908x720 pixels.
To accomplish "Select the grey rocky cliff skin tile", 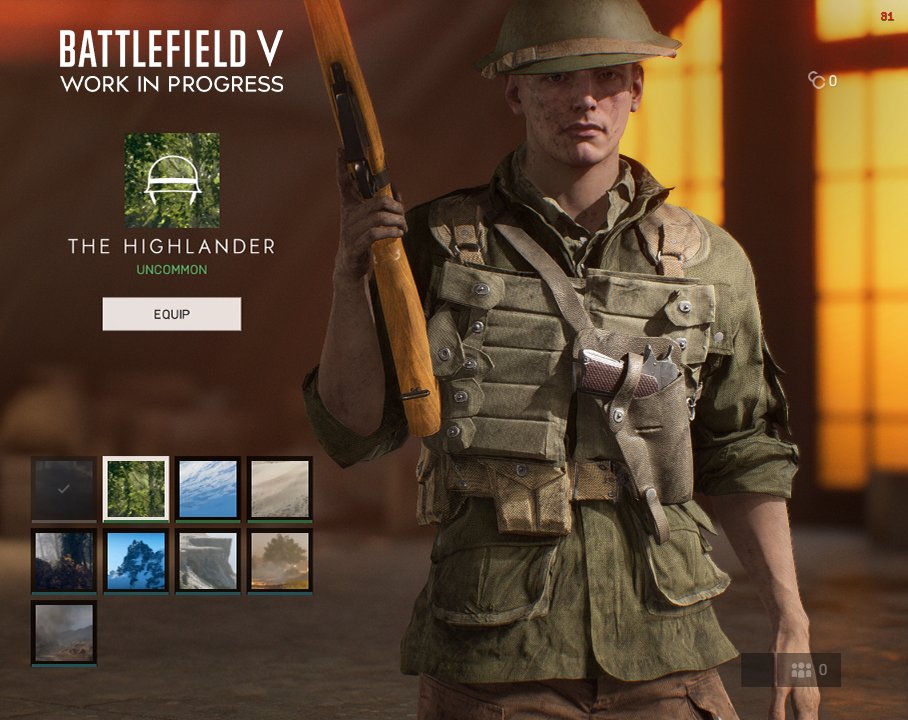I will [208, 560].
